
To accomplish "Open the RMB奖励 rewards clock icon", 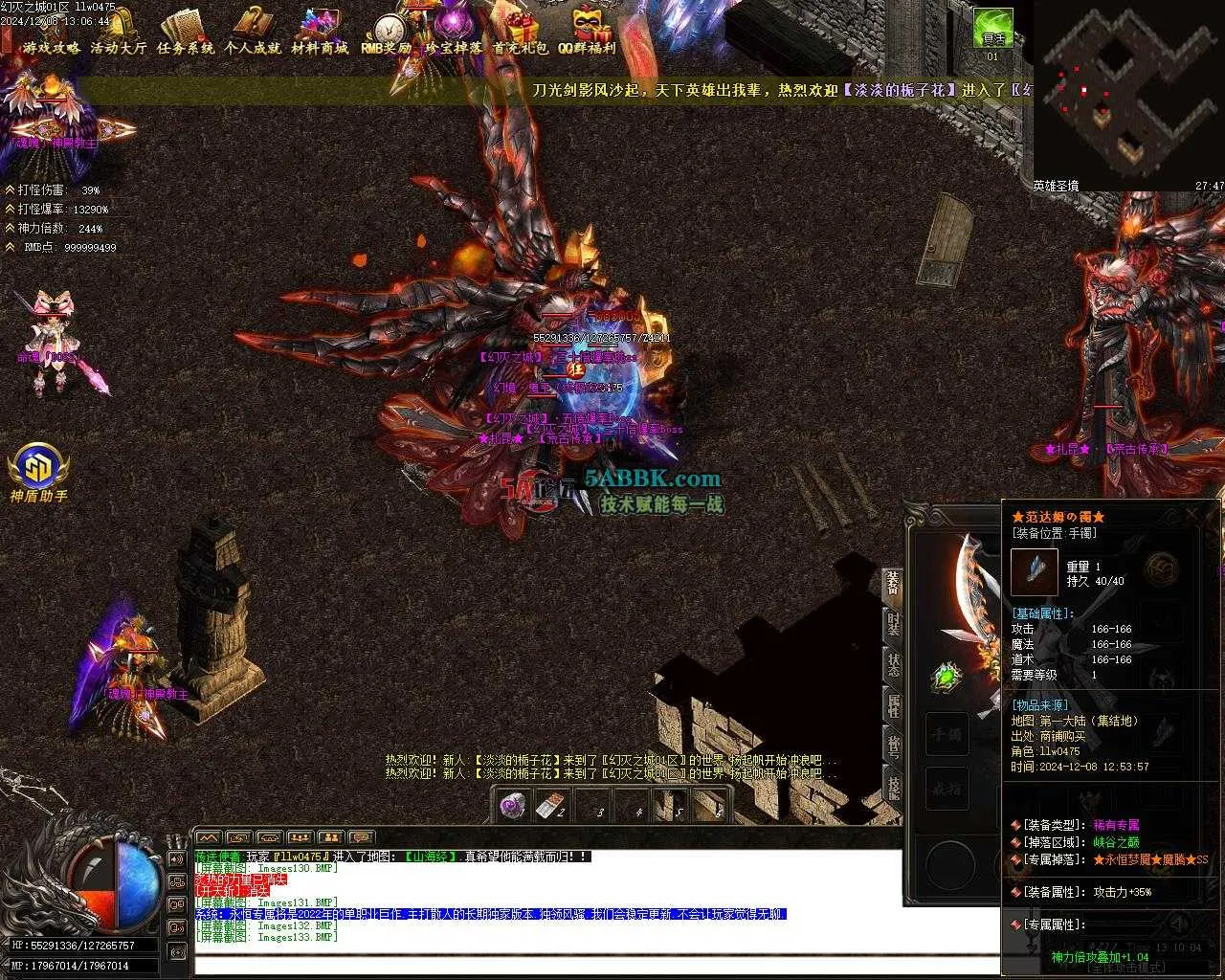I will click(387, 33).
